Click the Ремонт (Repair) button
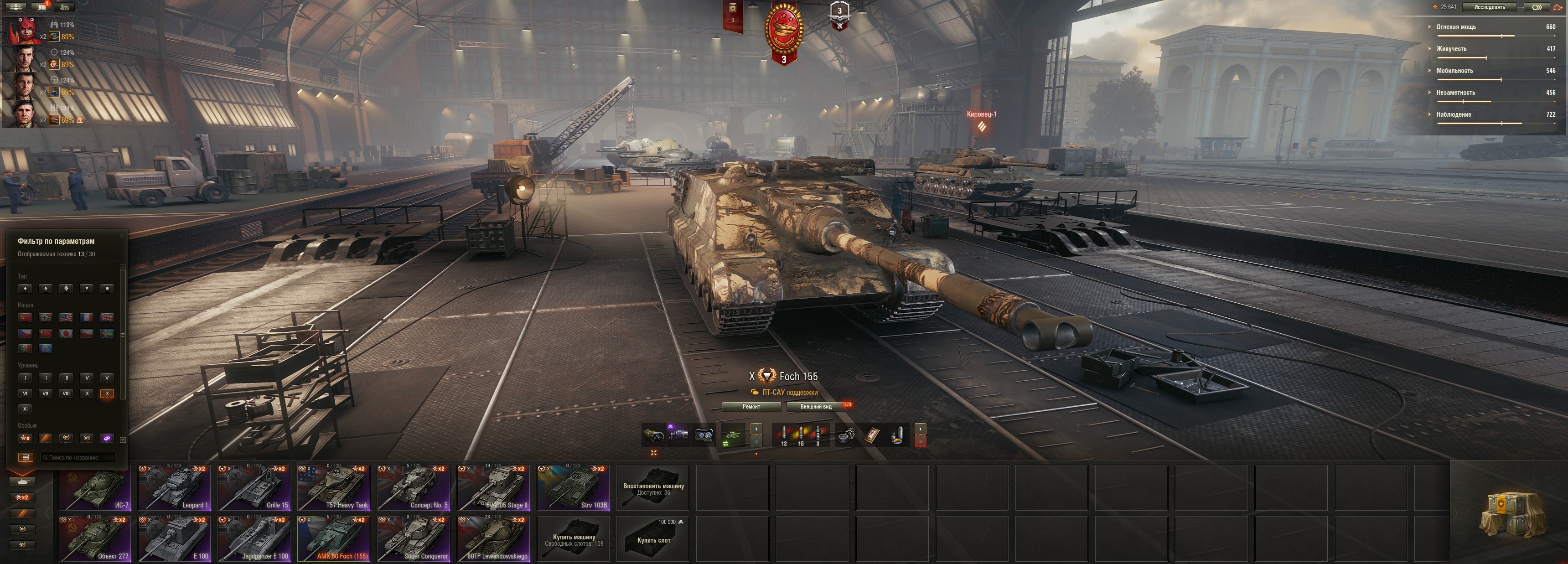The width and height of the screenshot is (1568, 564). coord(751,406)
